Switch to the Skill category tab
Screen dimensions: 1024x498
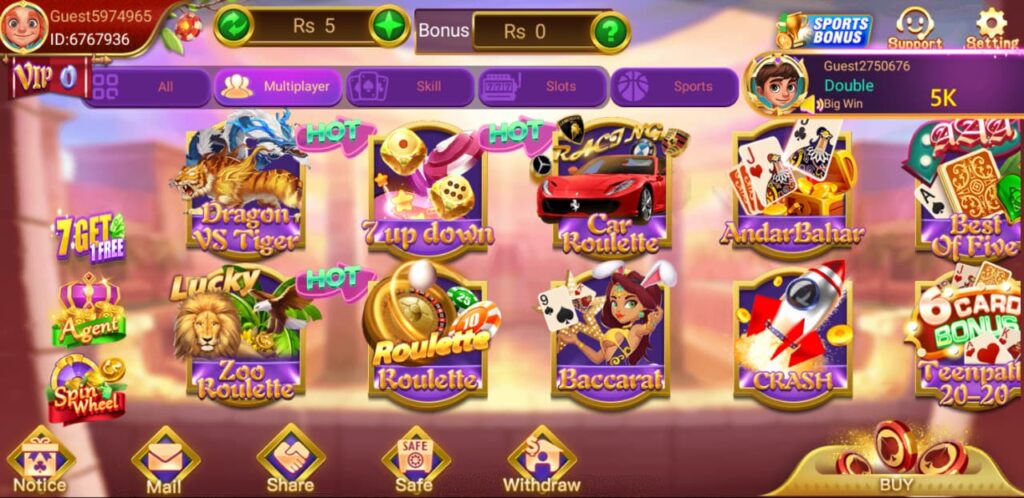click(x=407, y=87)
